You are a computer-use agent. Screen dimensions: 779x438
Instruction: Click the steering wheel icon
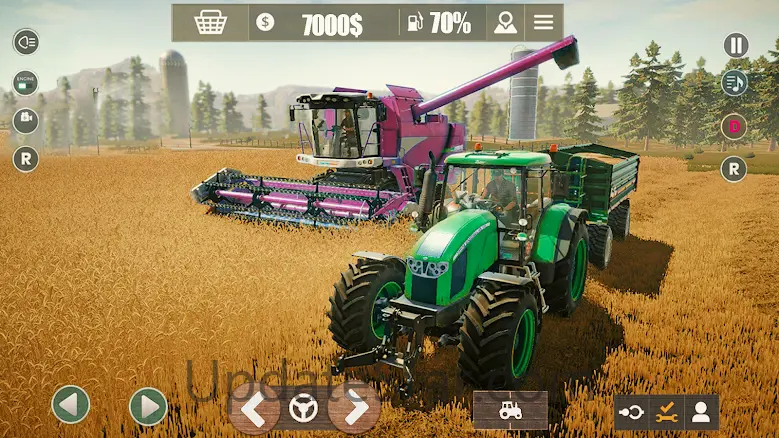[x=303, y=408]
